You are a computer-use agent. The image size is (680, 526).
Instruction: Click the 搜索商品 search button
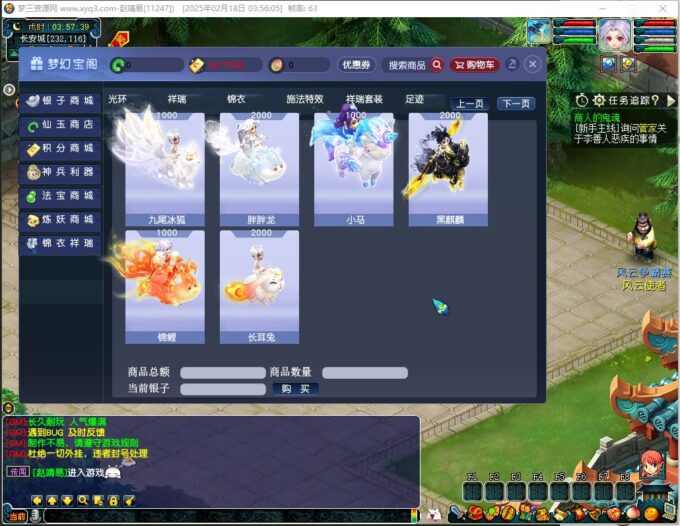click(415, 65)
